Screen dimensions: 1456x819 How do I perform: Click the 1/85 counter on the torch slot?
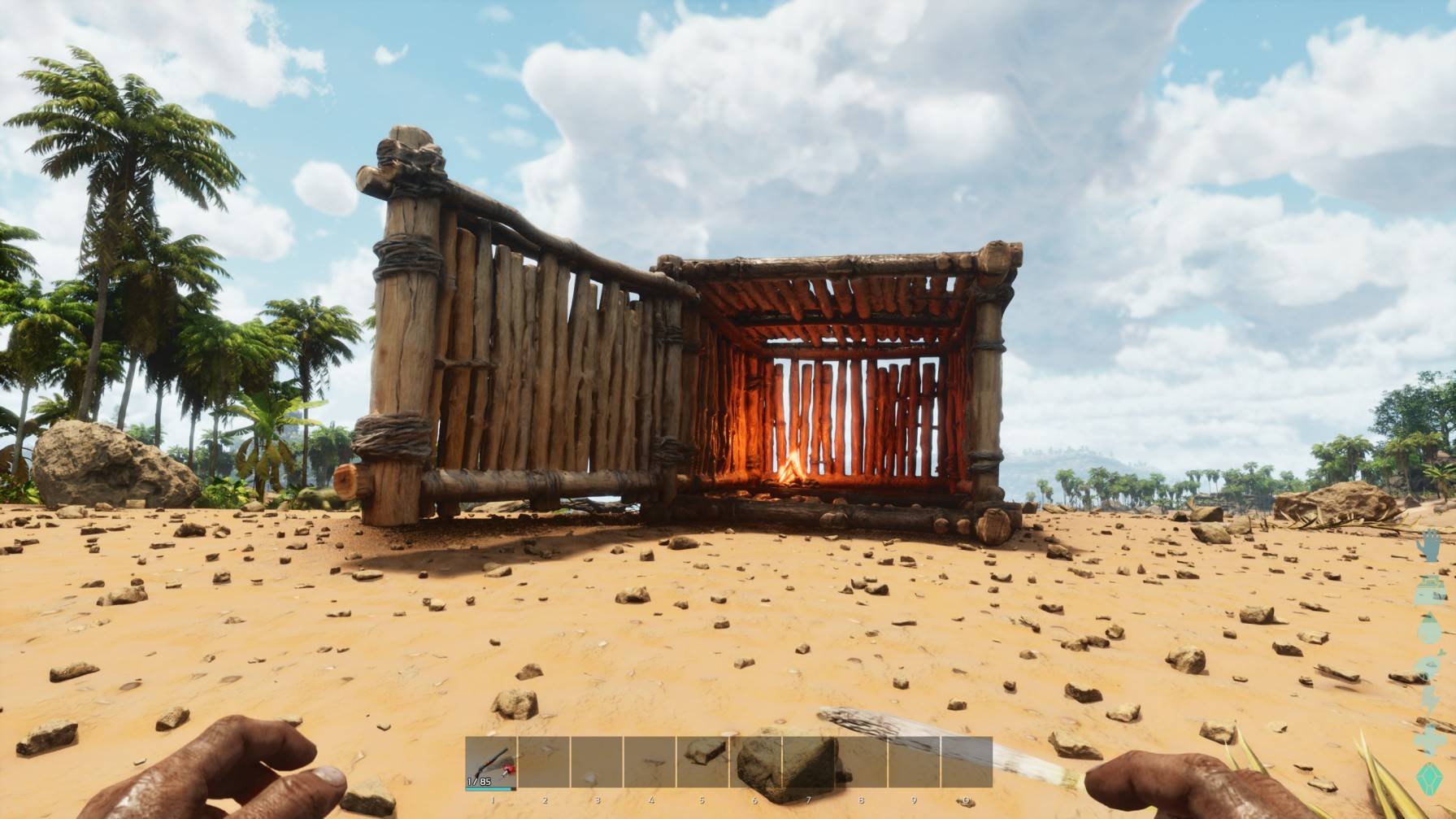[480, 781]
